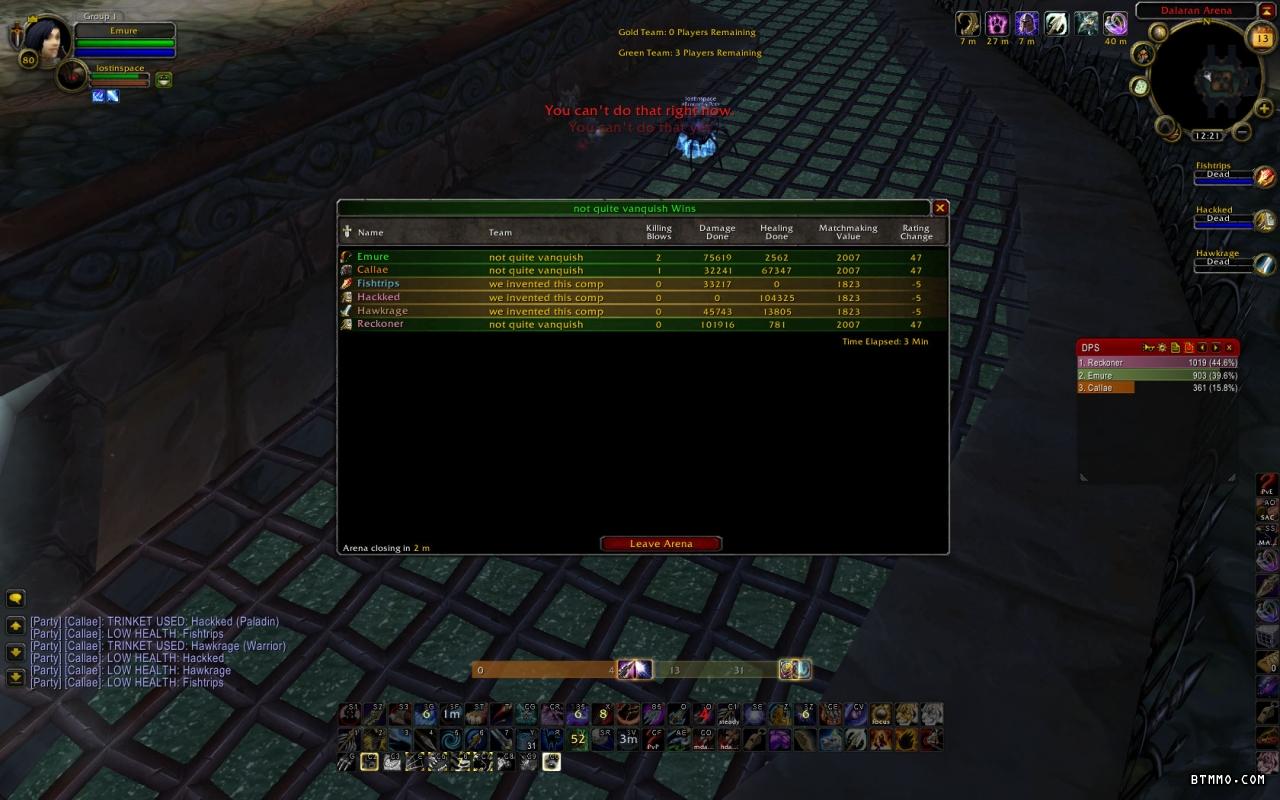The height and width of the screenshot is (800, 1280).
Task: Close the arena scoreboard window
Action: tap(940, 208)
